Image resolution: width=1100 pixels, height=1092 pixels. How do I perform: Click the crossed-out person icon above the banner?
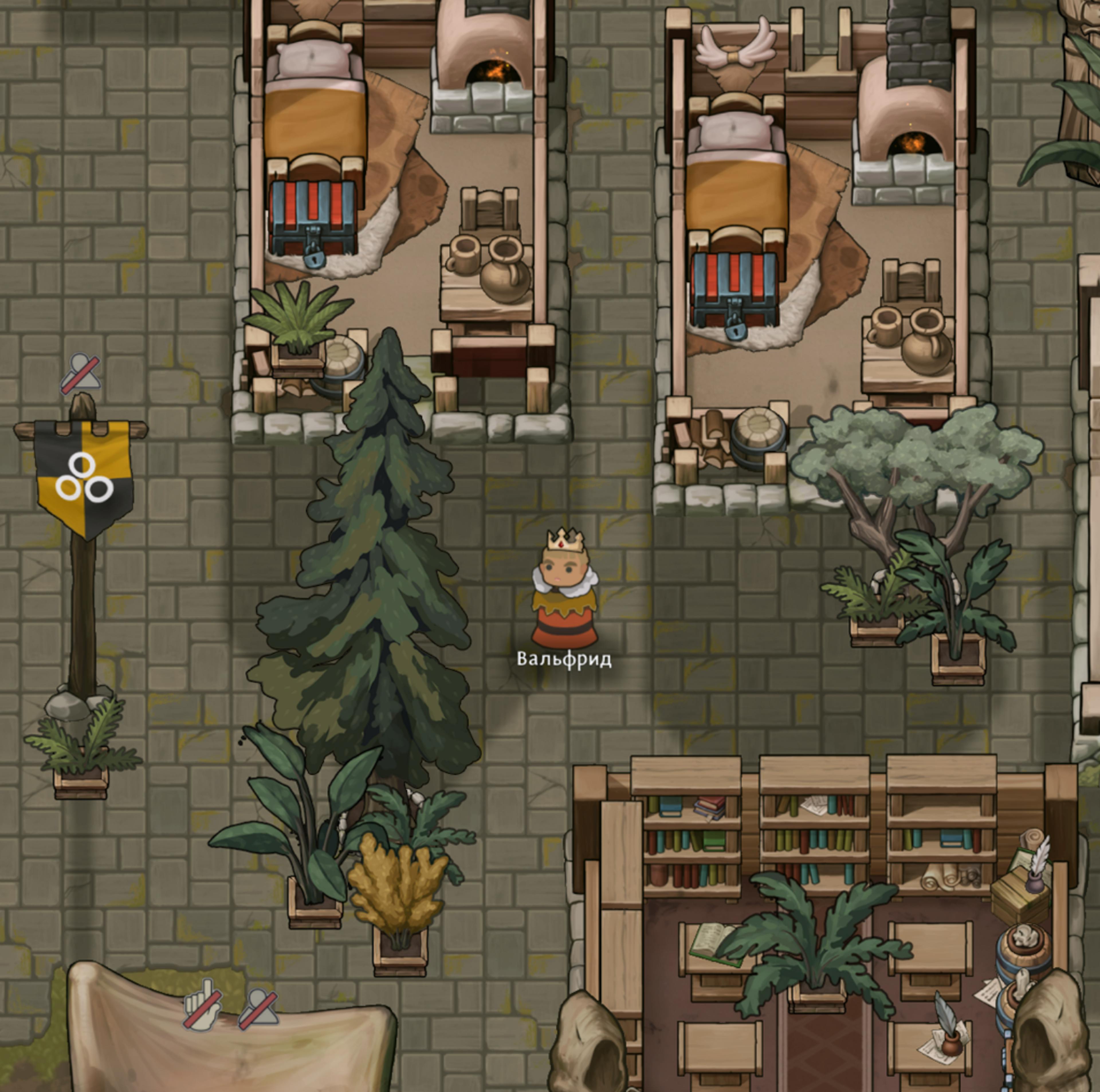(x=81, y=373)
